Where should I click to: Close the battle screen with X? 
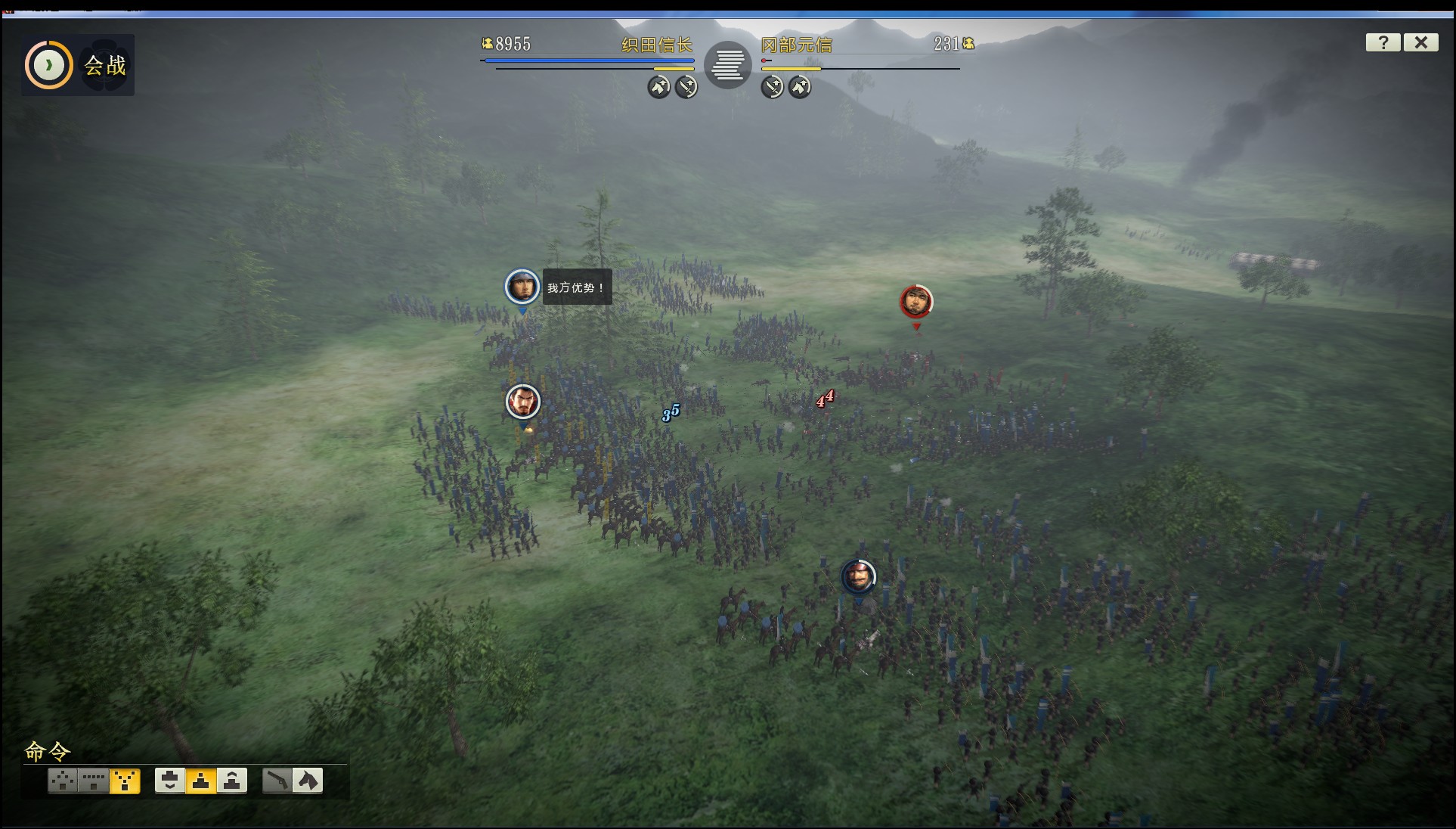pos(1420,43)
